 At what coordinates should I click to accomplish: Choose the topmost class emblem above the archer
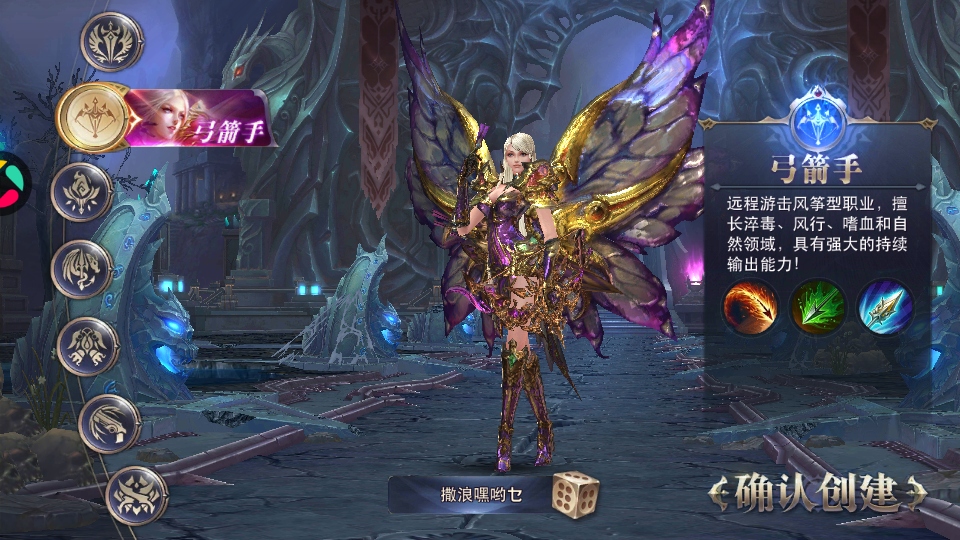click(111, 42)
